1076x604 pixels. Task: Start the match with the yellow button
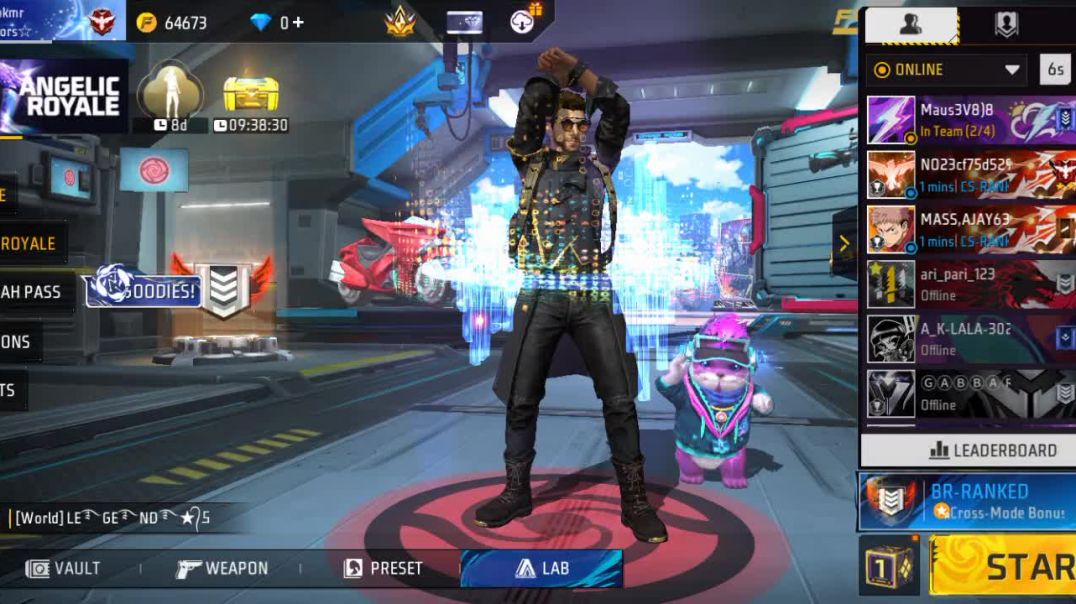pyautogui.click(x=1003, y=566)
